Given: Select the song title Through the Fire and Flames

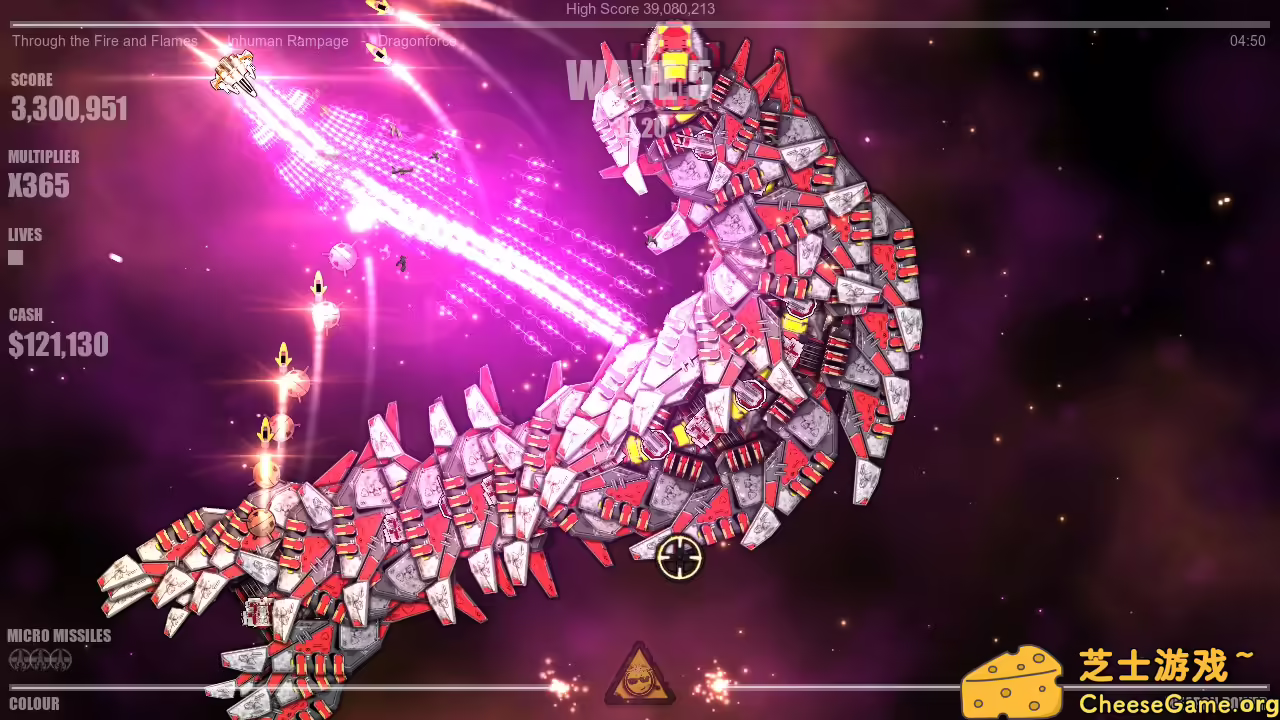Looking at the screenshot, I should tap(105, 41).
